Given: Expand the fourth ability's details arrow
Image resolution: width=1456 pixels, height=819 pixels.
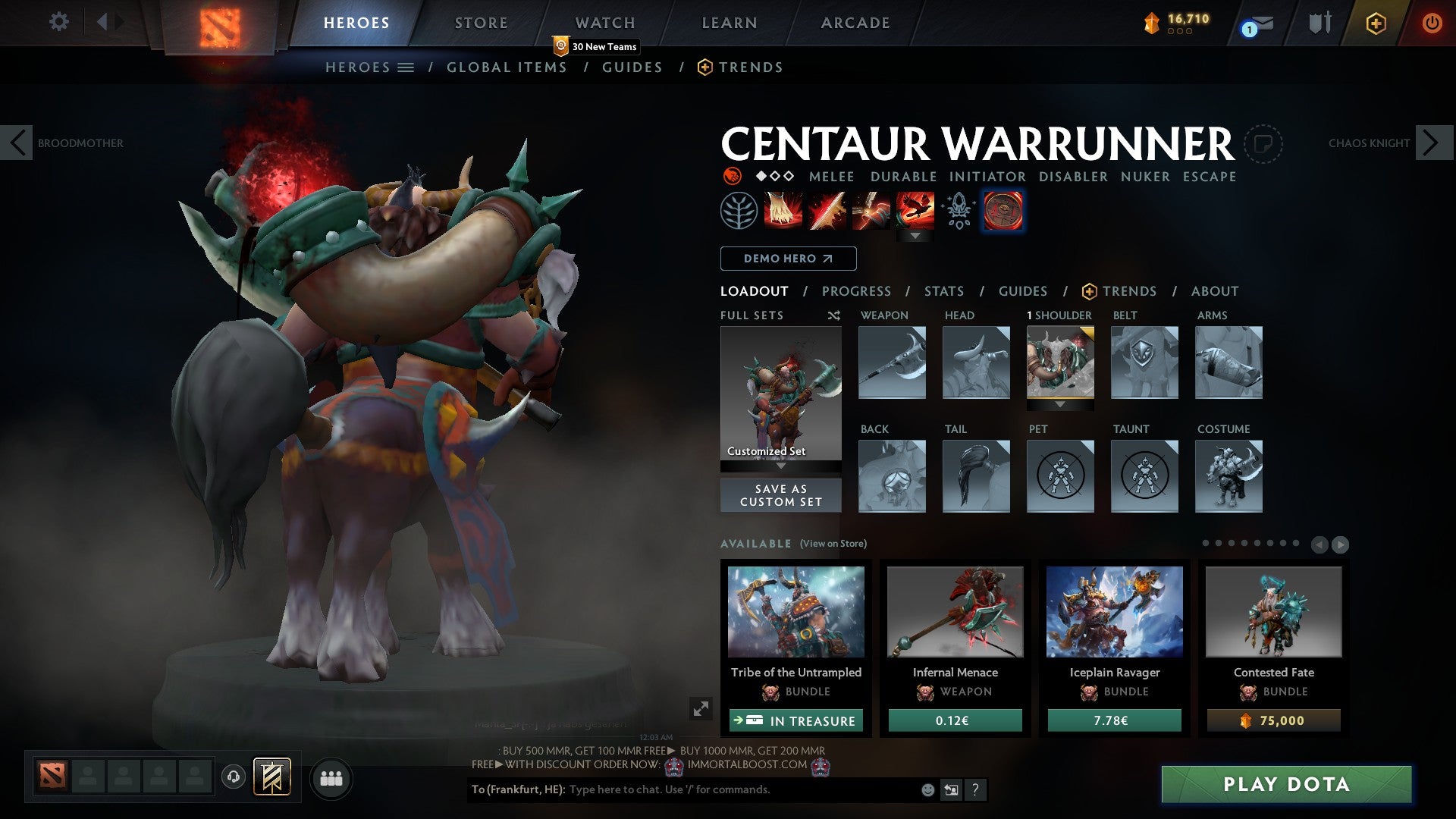Looking at the screenshot, I should 917,236.
